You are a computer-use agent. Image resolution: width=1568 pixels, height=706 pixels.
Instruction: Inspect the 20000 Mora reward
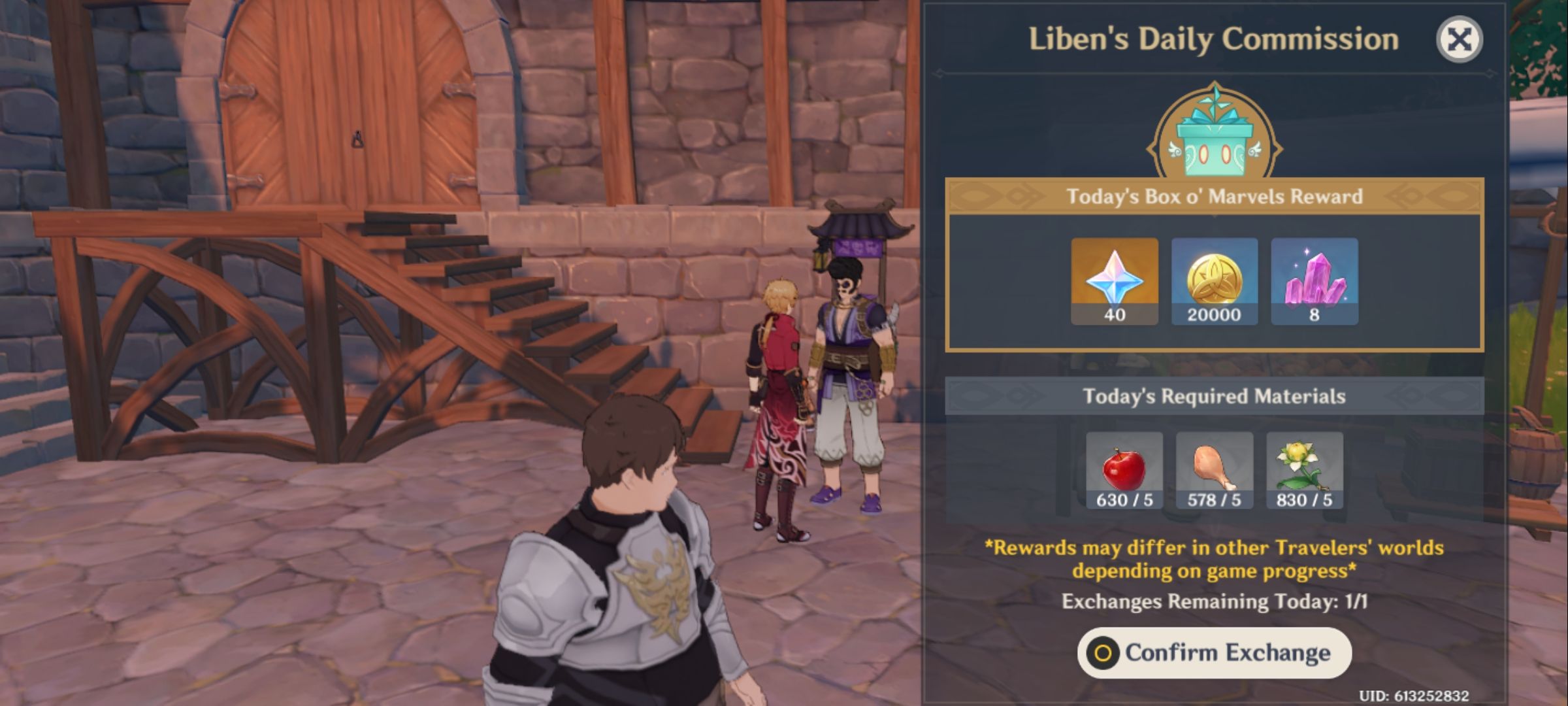(1214, 281)
